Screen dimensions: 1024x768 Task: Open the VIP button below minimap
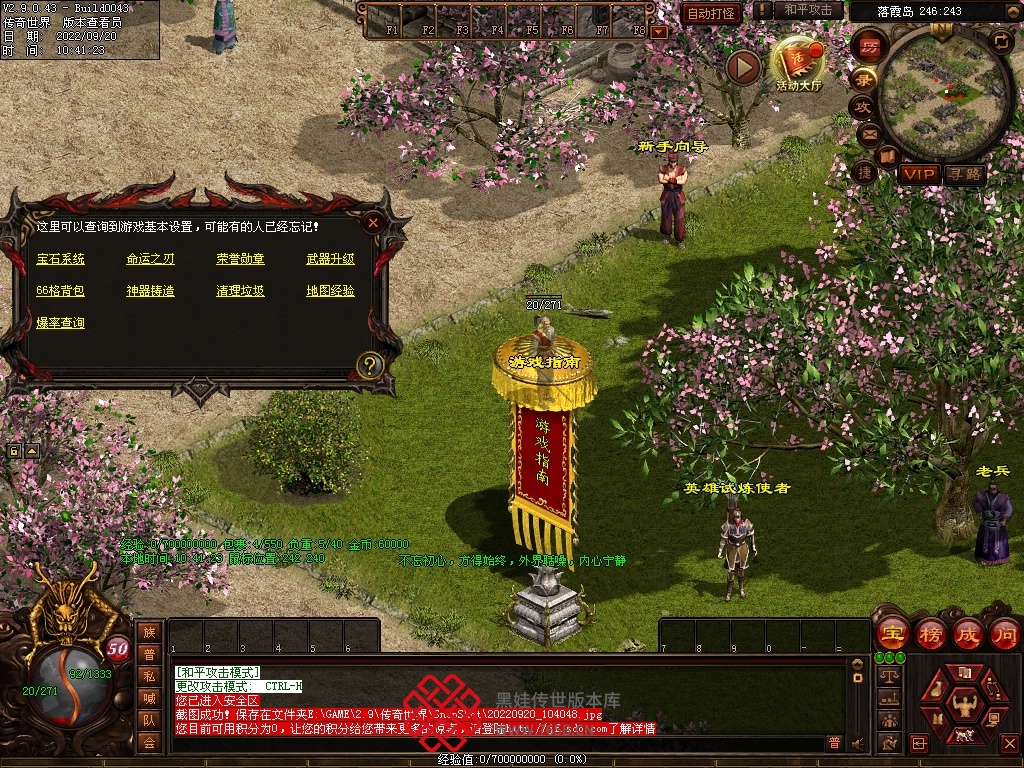click(x=917, y=174)
